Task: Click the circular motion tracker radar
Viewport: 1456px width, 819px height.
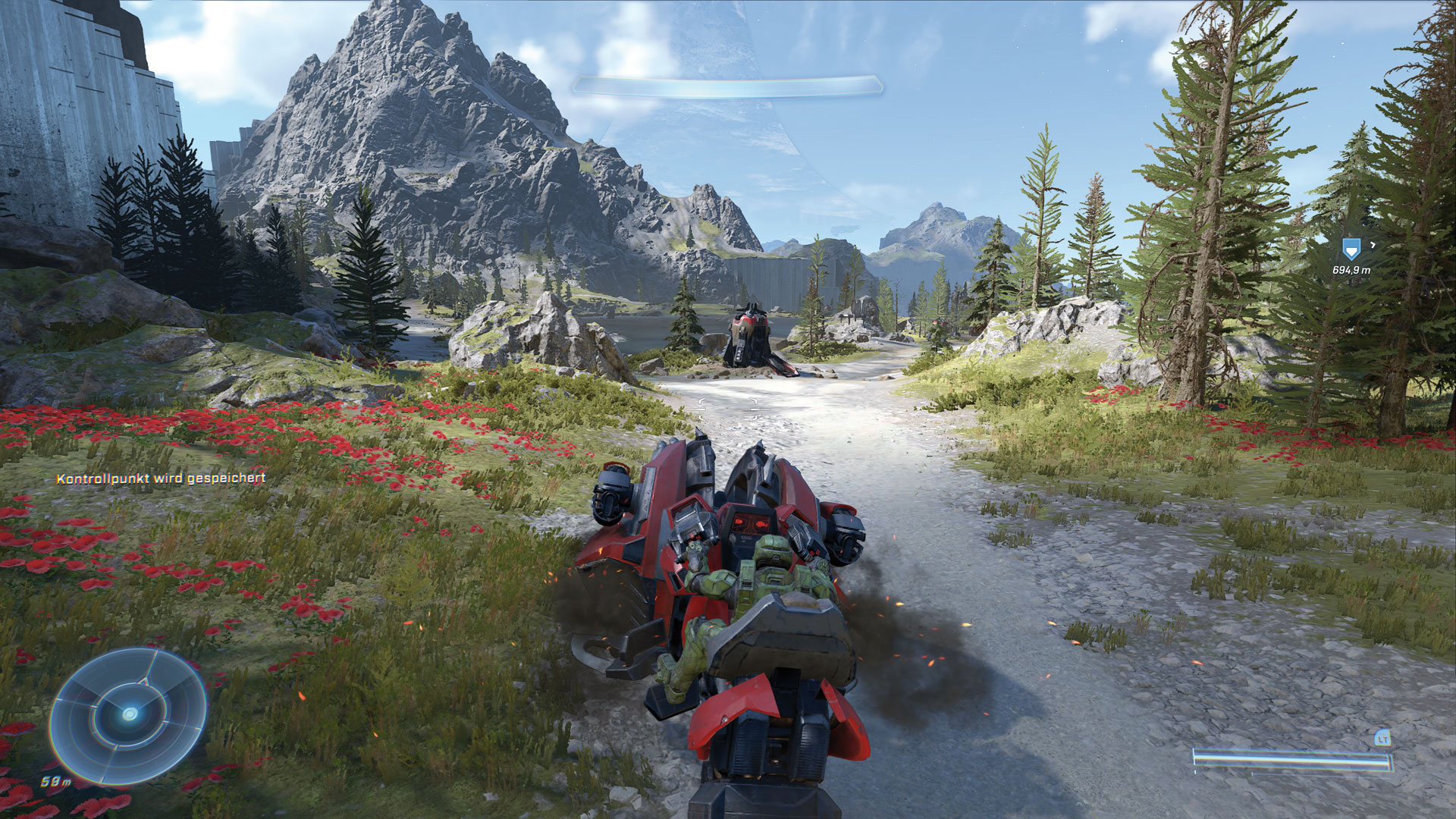Action: [x=128, y=714]
